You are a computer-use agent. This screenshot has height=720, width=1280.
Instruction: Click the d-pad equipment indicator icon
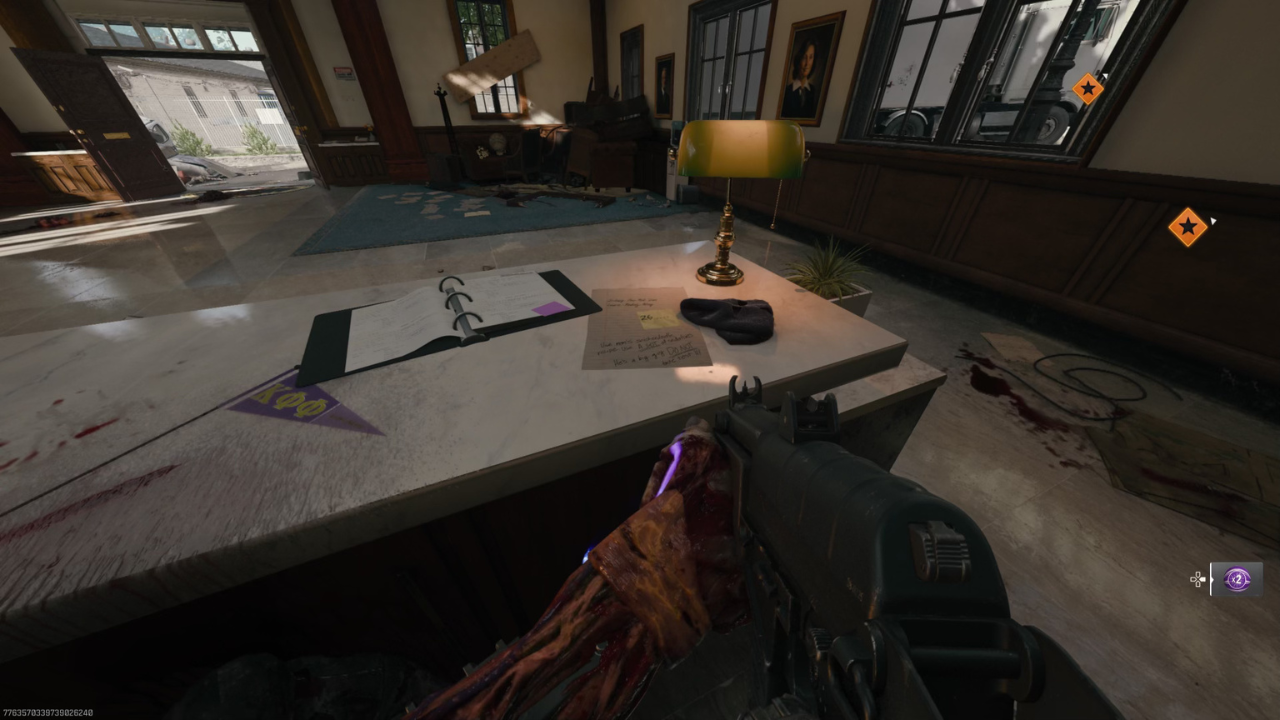[x=1196, y=580]
